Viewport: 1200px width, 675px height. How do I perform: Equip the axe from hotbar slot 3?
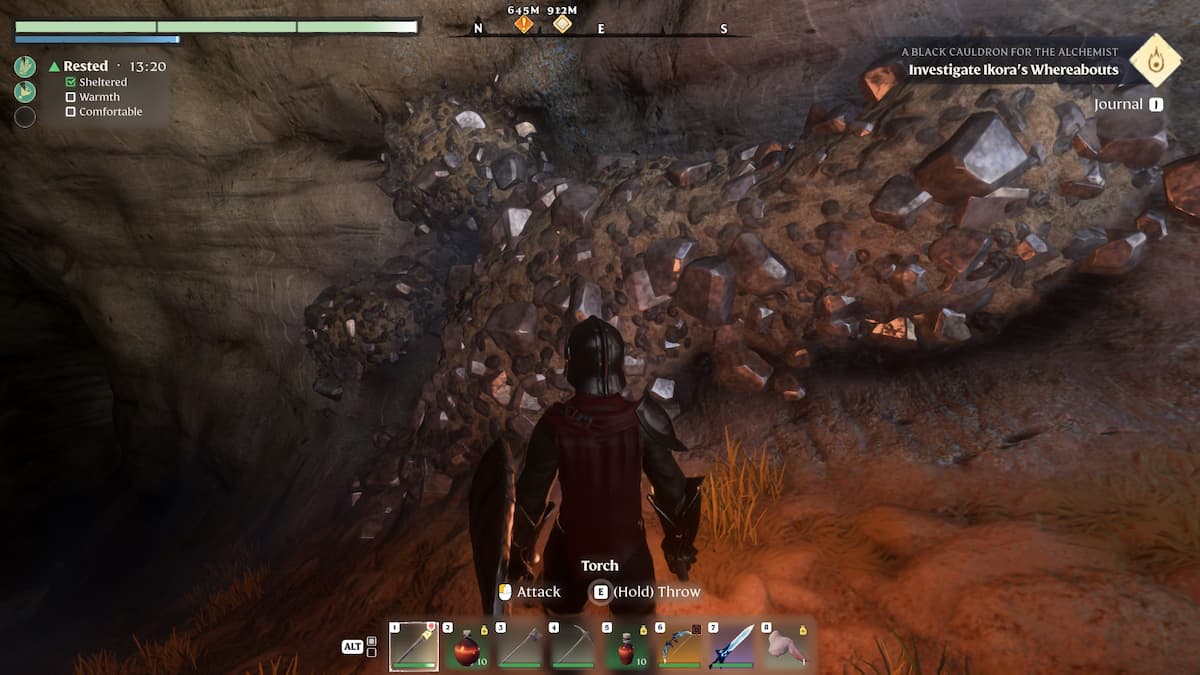pos(520,645)
